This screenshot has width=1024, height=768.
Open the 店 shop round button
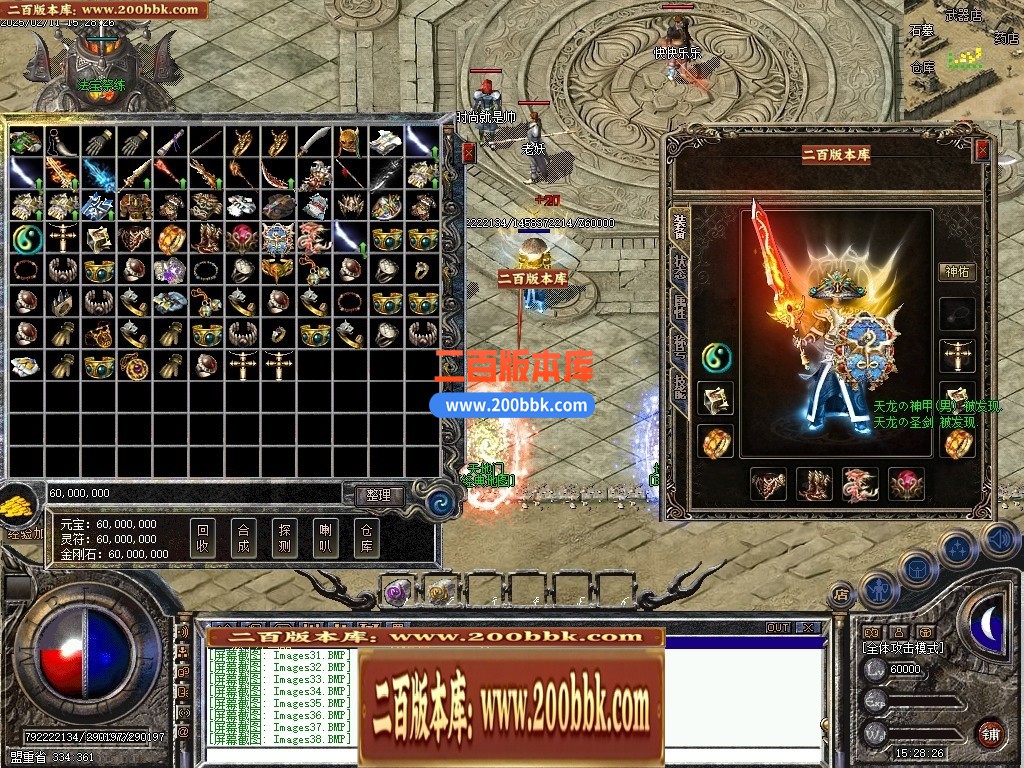(x=840, y=596)
